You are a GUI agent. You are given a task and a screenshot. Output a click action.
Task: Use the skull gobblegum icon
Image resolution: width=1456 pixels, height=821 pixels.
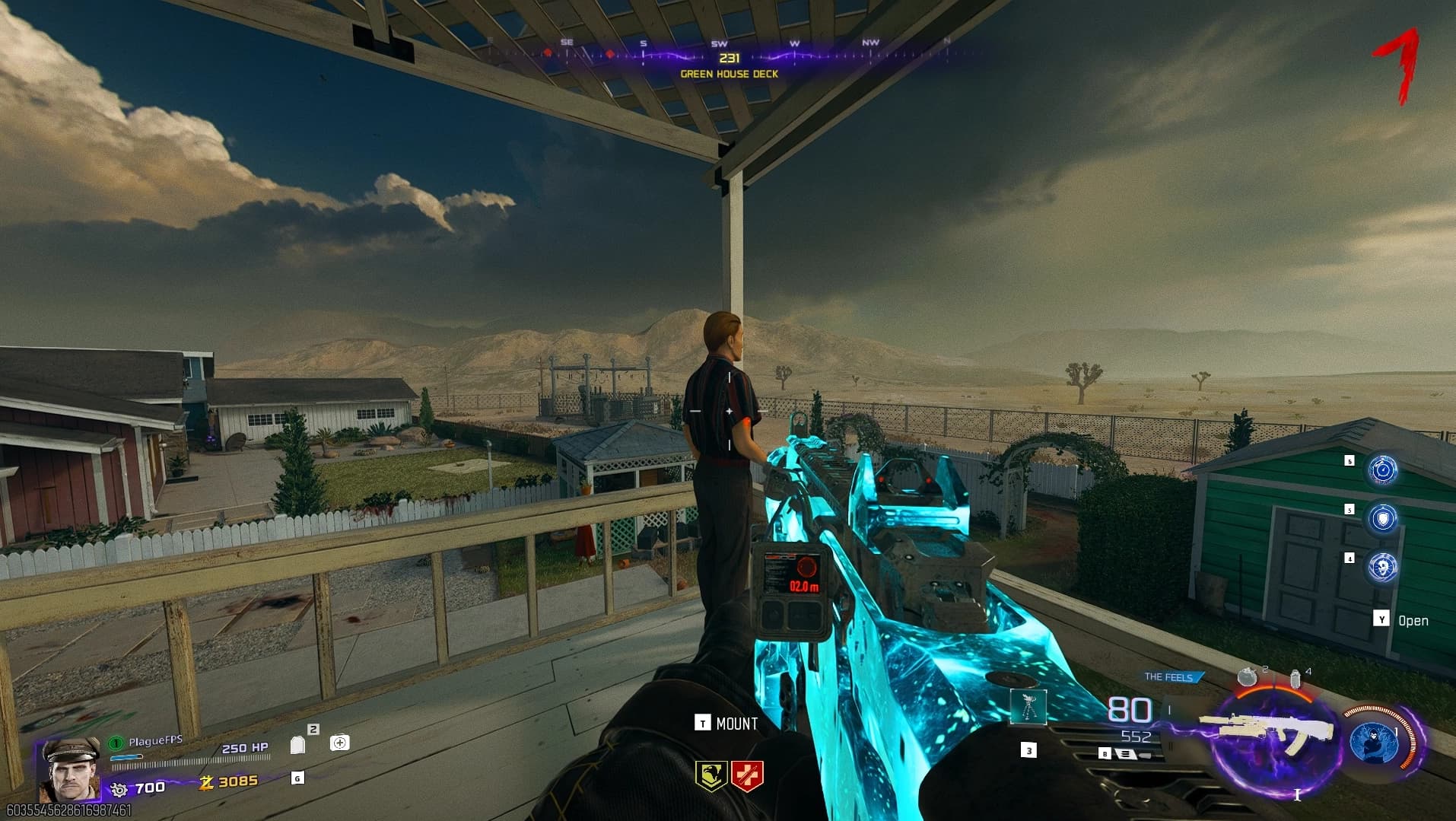tap(1382, 568)
